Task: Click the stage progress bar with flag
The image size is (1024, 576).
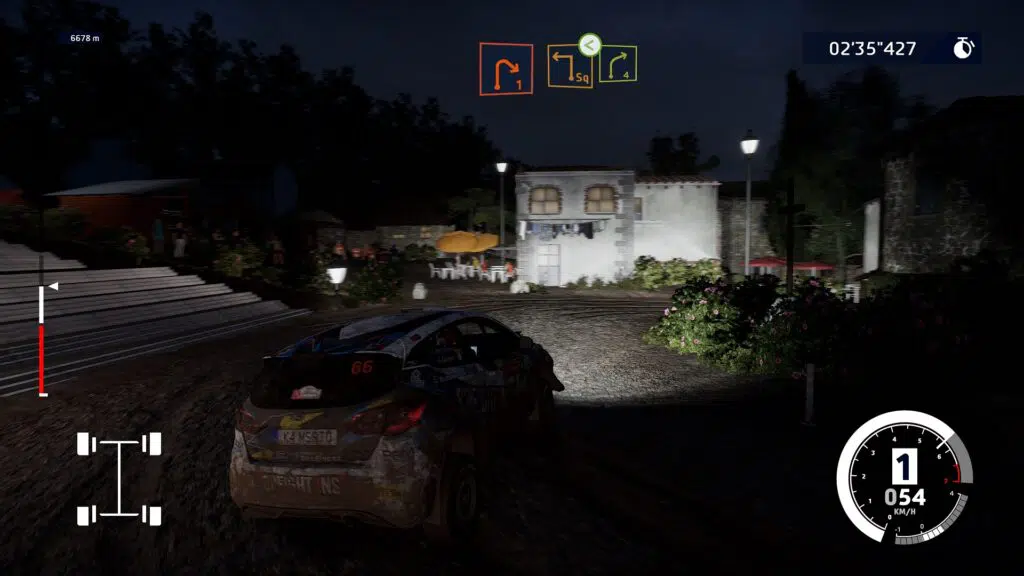Action: tap(42, 339)
